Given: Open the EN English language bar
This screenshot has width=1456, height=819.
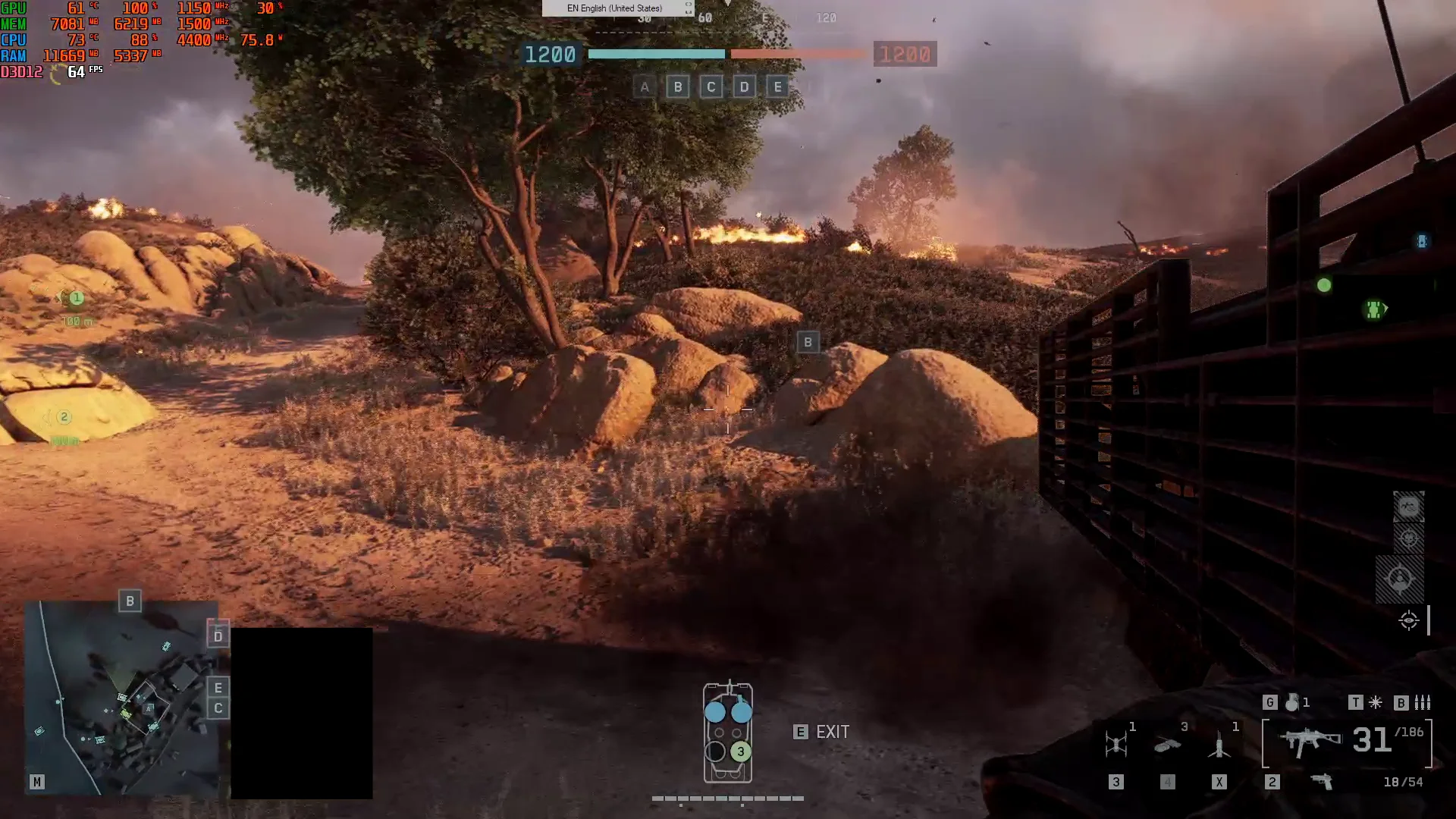Looking at the screenshot, I should 616,8.
